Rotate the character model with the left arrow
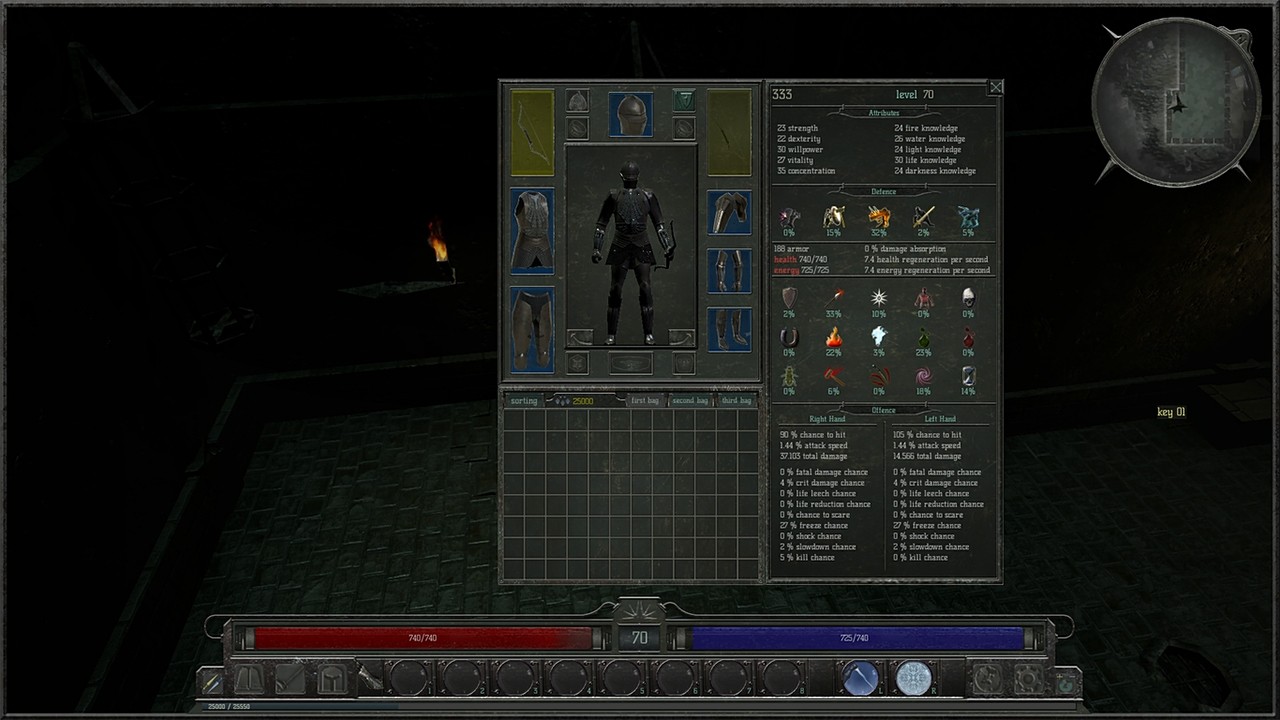Viewport: 1280px width, 720px height. (580, 337)
